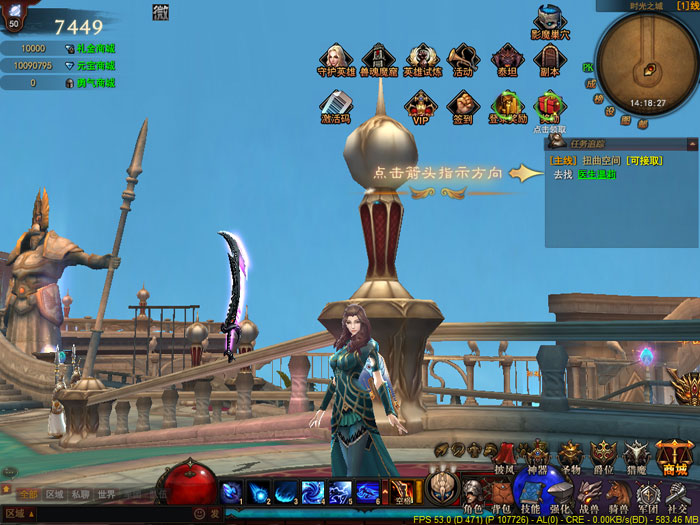
Task: Open the chat emoji smiley button
Action: click(x=198, y=513)
